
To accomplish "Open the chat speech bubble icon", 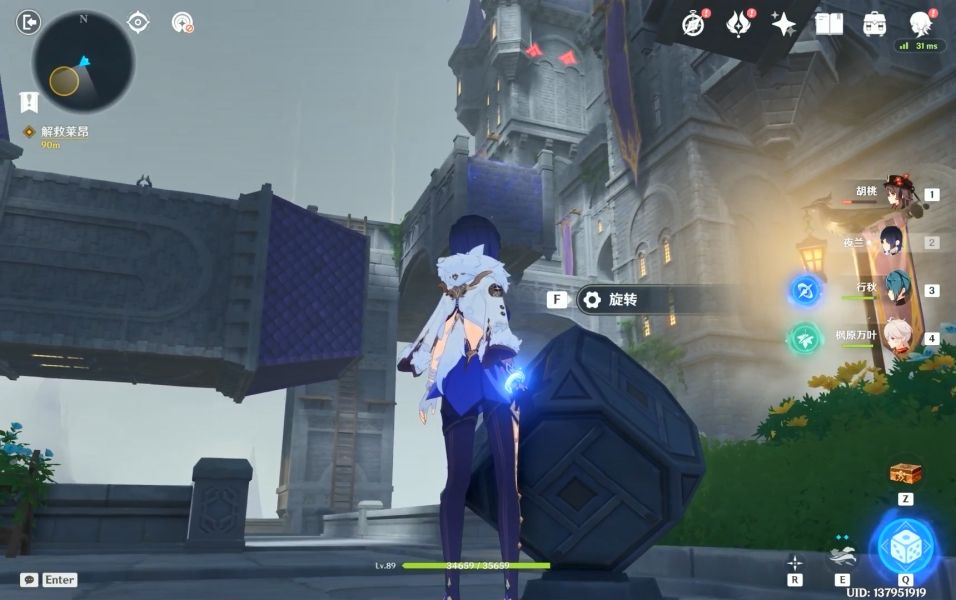I will click(x=29, y=579).
